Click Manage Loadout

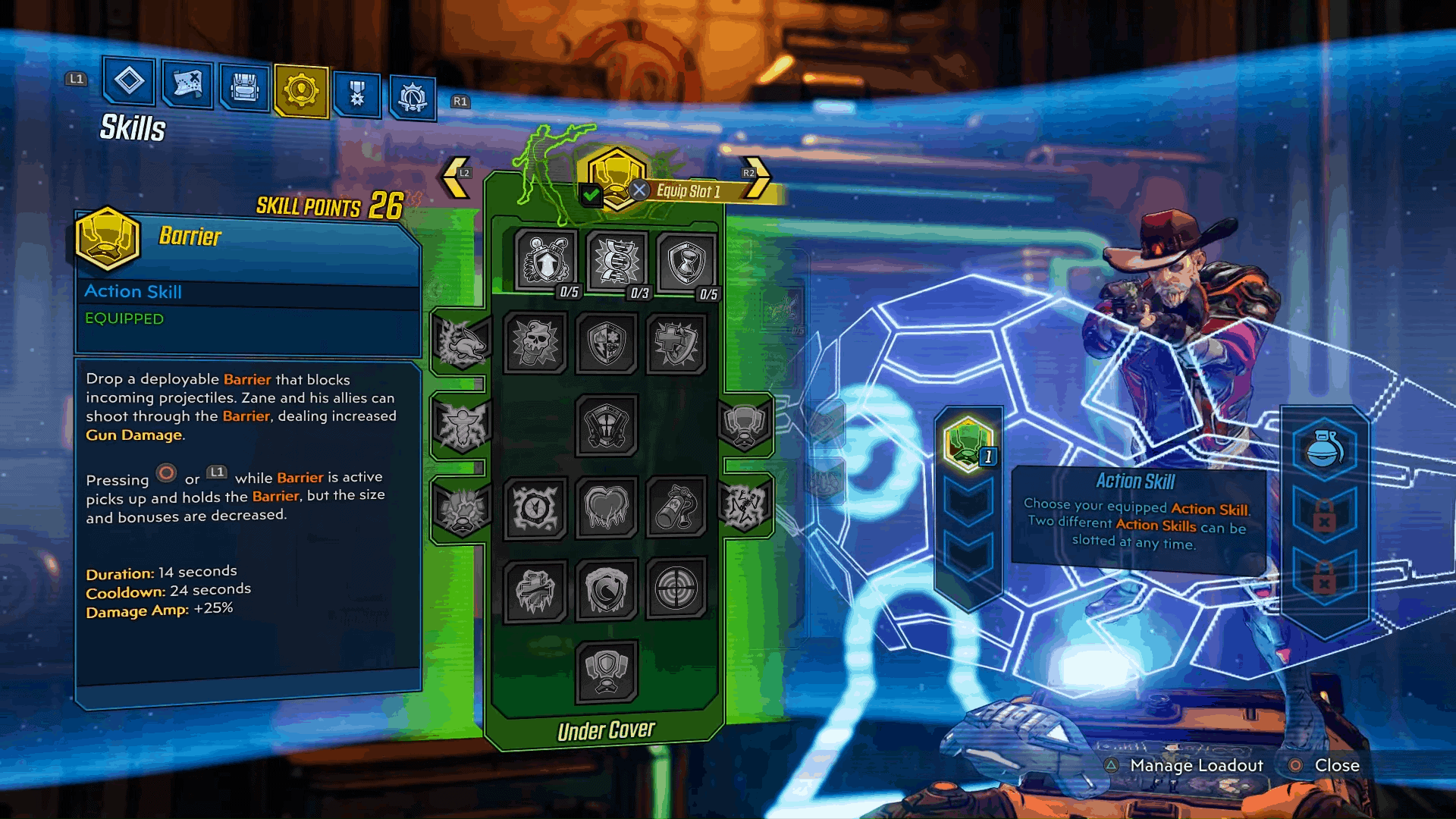pyautogui.click(x=1195, y=766)
